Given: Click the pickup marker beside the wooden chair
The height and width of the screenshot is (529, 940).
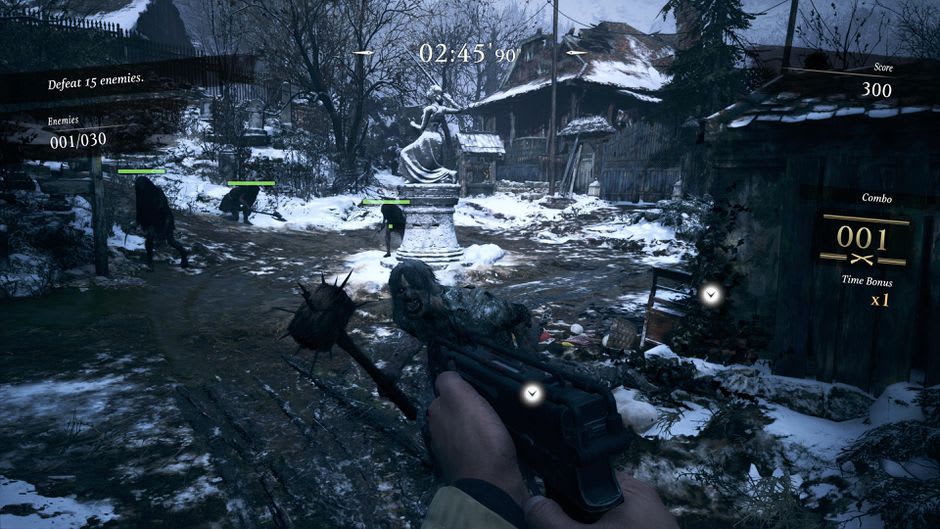Looking at the screenshot, I should click(x=710, y=294).
